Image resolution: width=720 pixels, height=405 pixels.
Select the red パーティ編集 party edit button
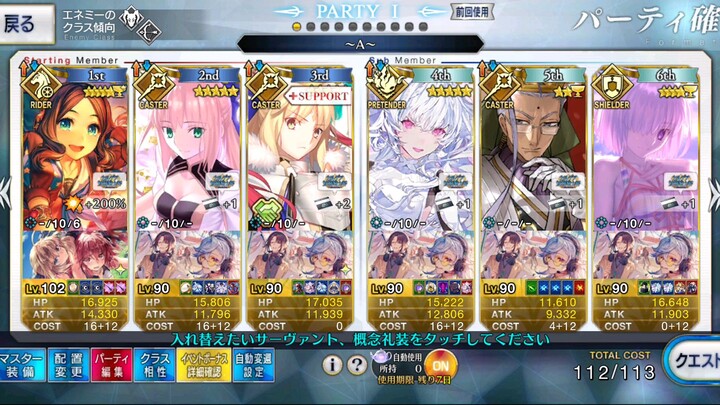pos(111,366)
